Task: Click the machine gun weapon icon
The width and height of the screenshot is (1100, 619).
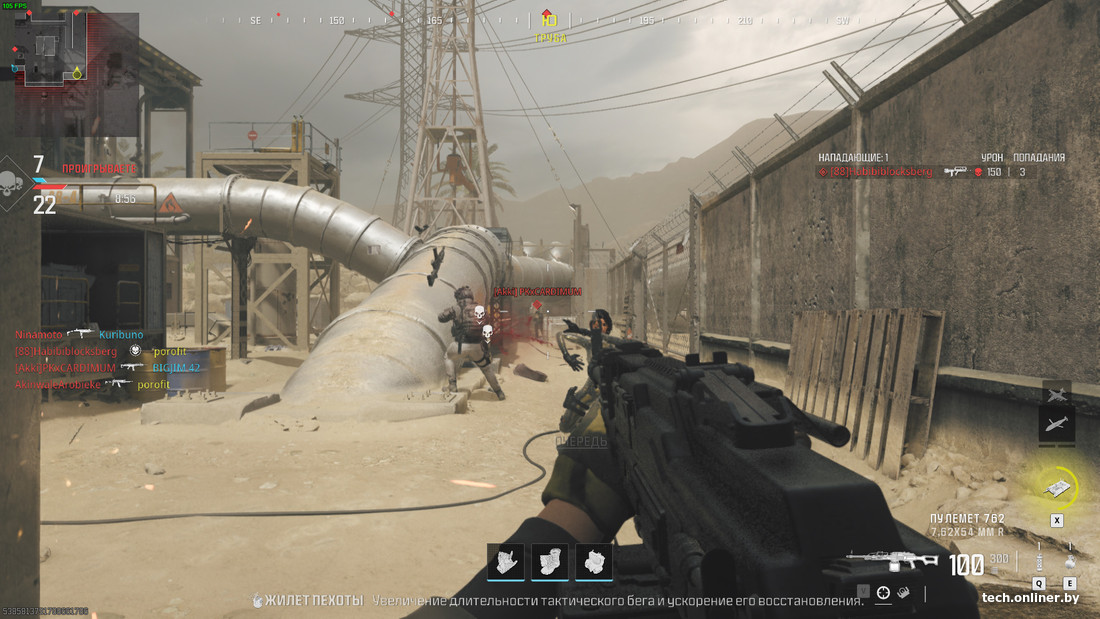Action: [x=892, y=562]
